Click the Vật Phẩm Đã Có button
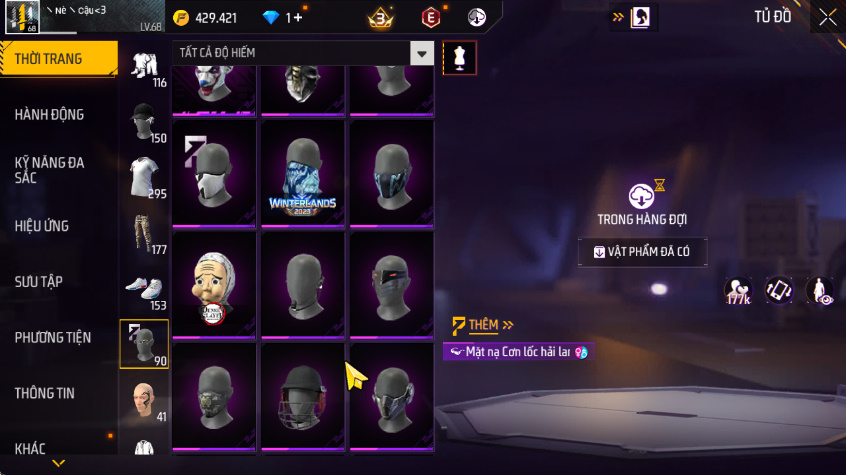 pyautogui.click(x=642, y=252)
